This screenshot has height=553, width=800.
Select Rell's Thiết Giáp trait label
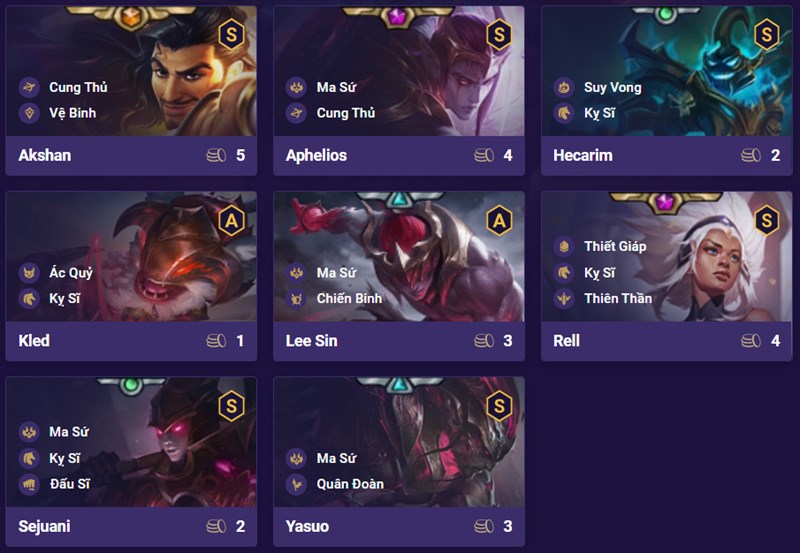click(x=615, y=246)
